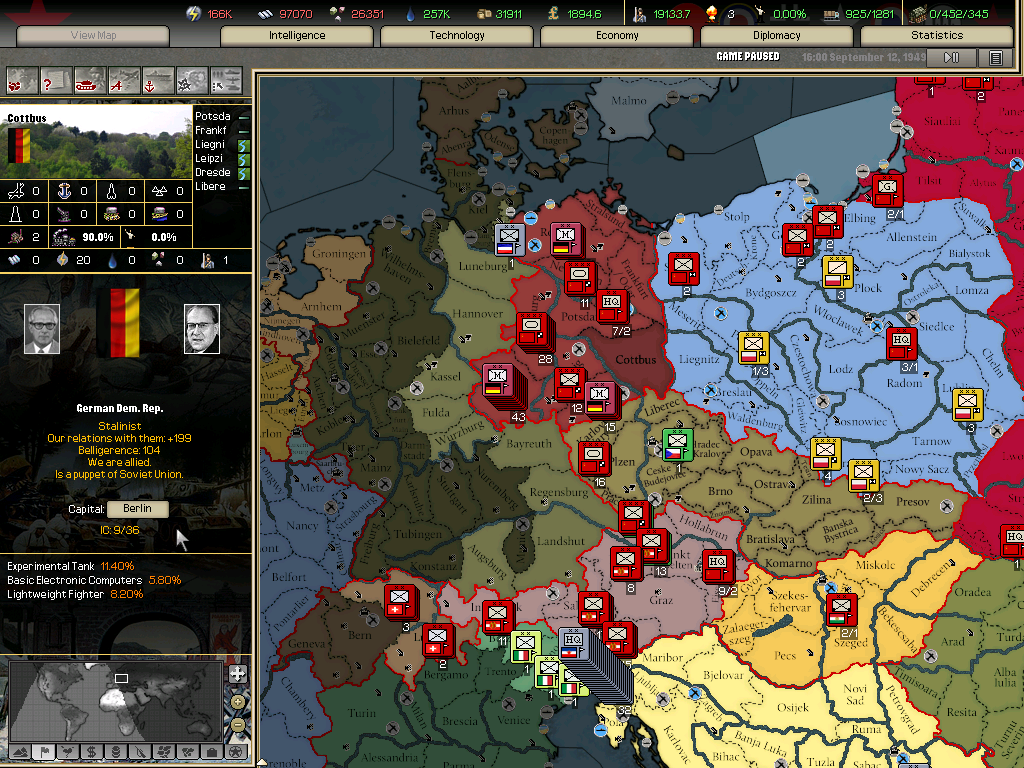Click the Berlin capital button
The image size is (1024, 768).
[x=138, y=509]
